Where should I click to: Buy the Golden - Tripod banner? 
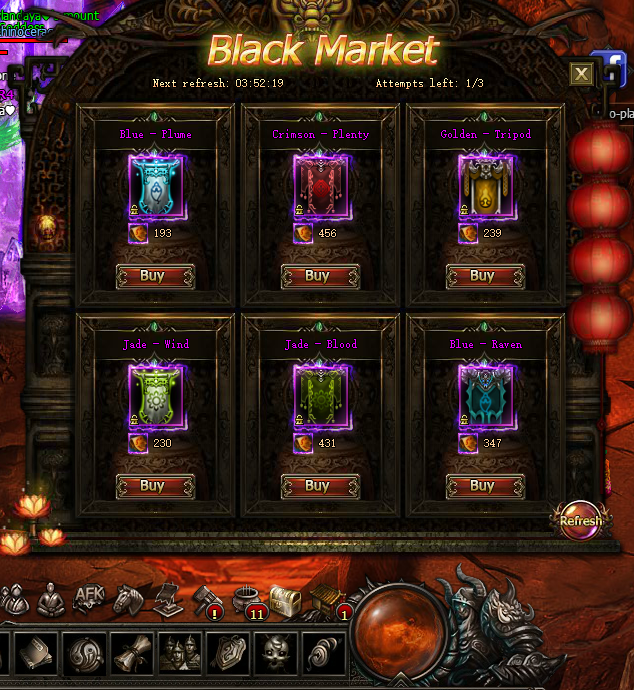tap(485, 276)
